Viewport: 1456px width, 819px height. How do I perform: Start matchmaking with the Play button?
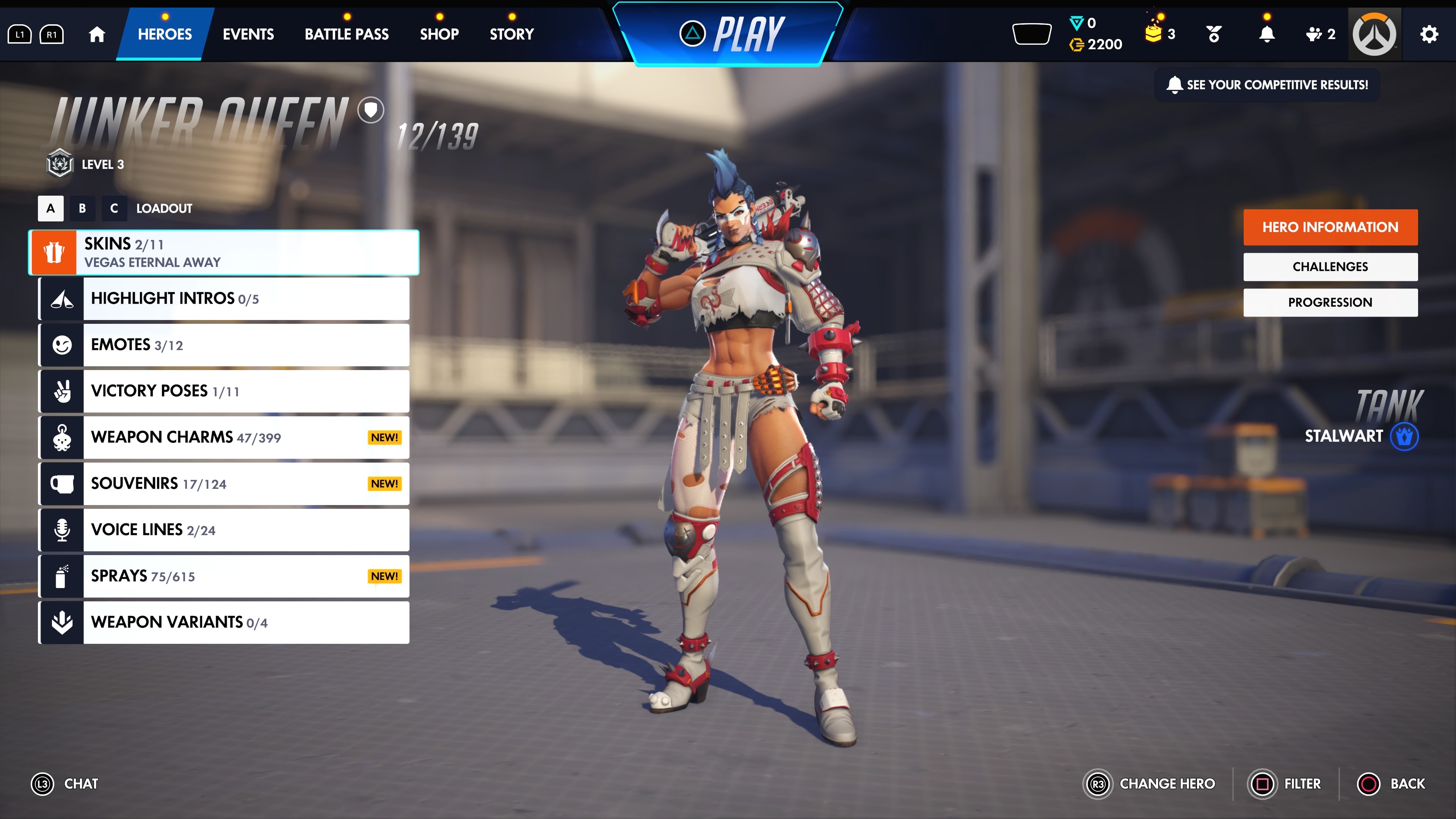[733, 34]
